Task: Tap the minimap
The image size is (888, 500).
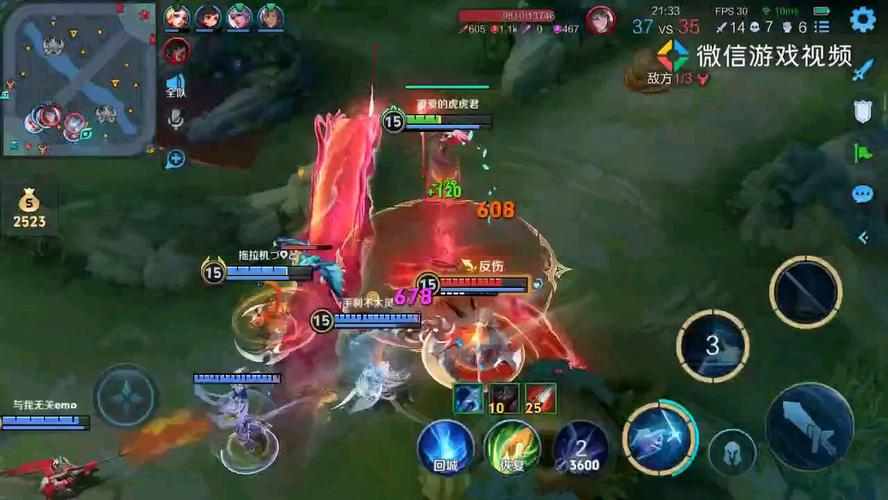Action: tap(79, 79)
